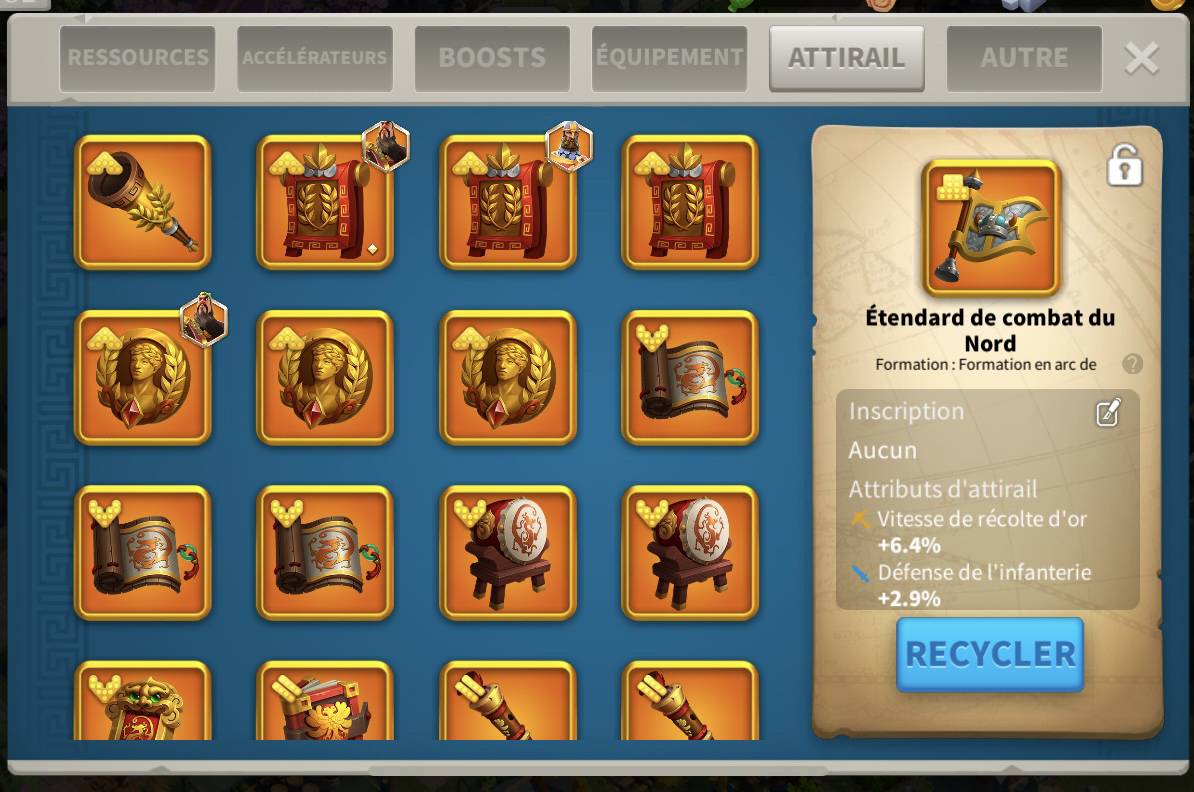Toggle the padlock on the selected item
The image size is (1194, 792).
coord(1125,165)
